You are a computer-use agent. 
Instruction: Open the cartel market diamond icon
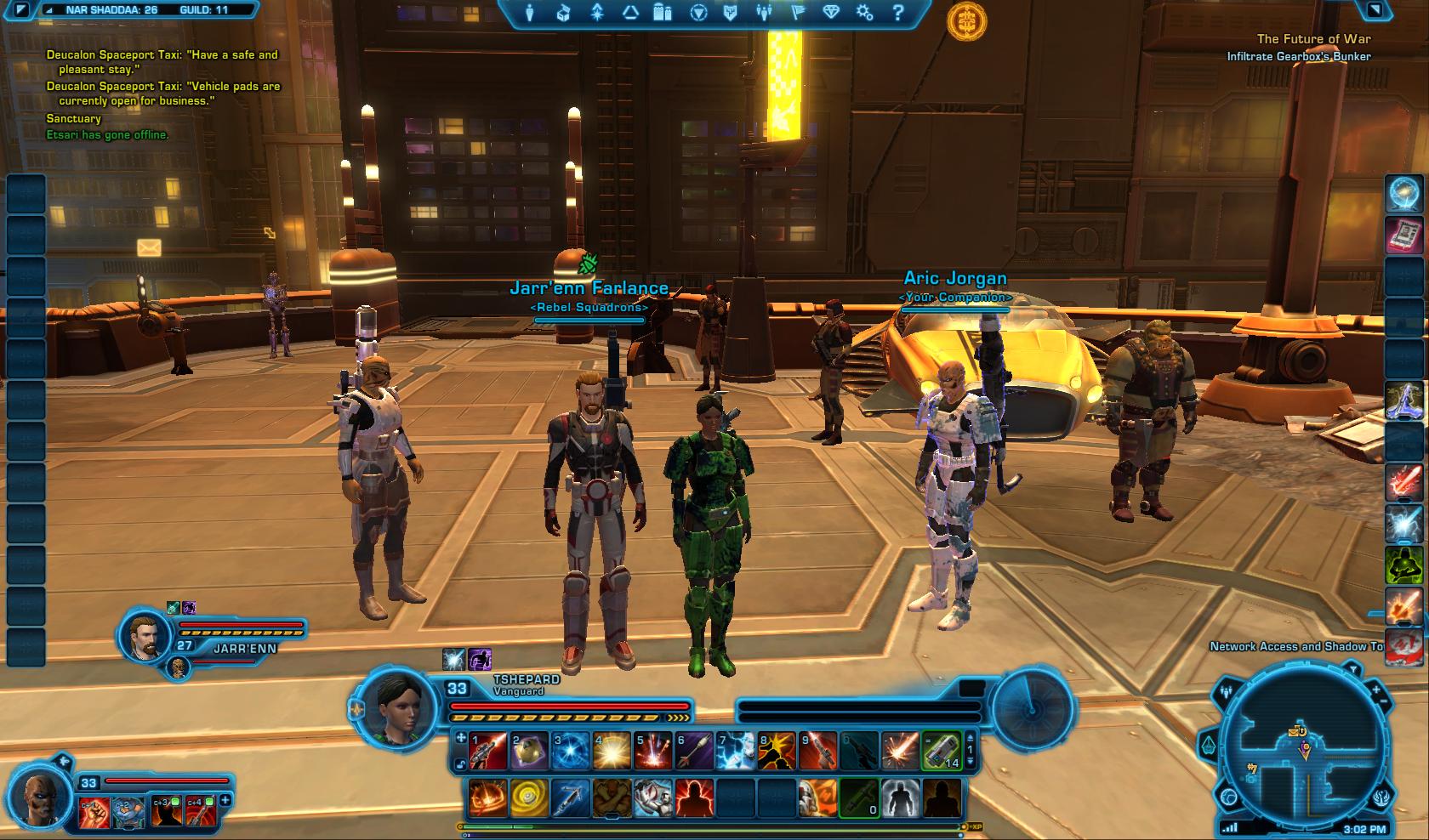tap(831, 13)
